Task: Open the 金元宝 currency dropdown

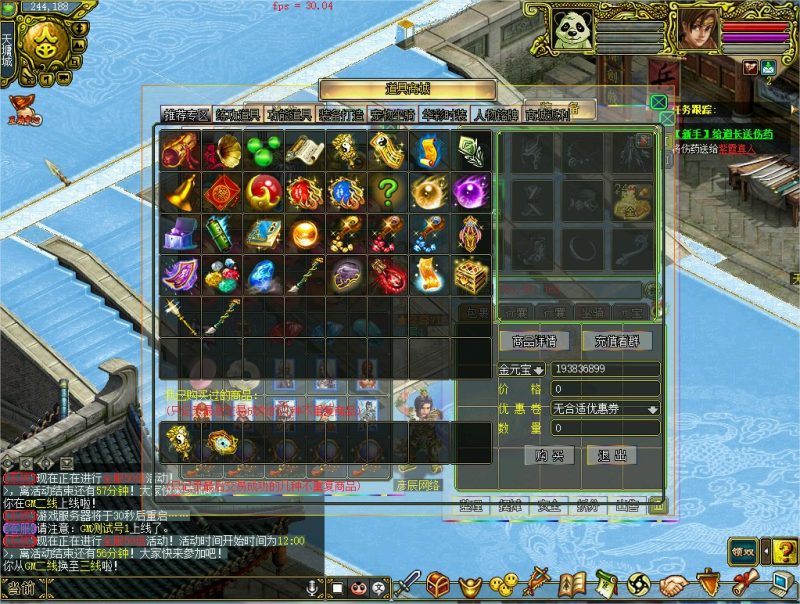Action: coord(538,370)
